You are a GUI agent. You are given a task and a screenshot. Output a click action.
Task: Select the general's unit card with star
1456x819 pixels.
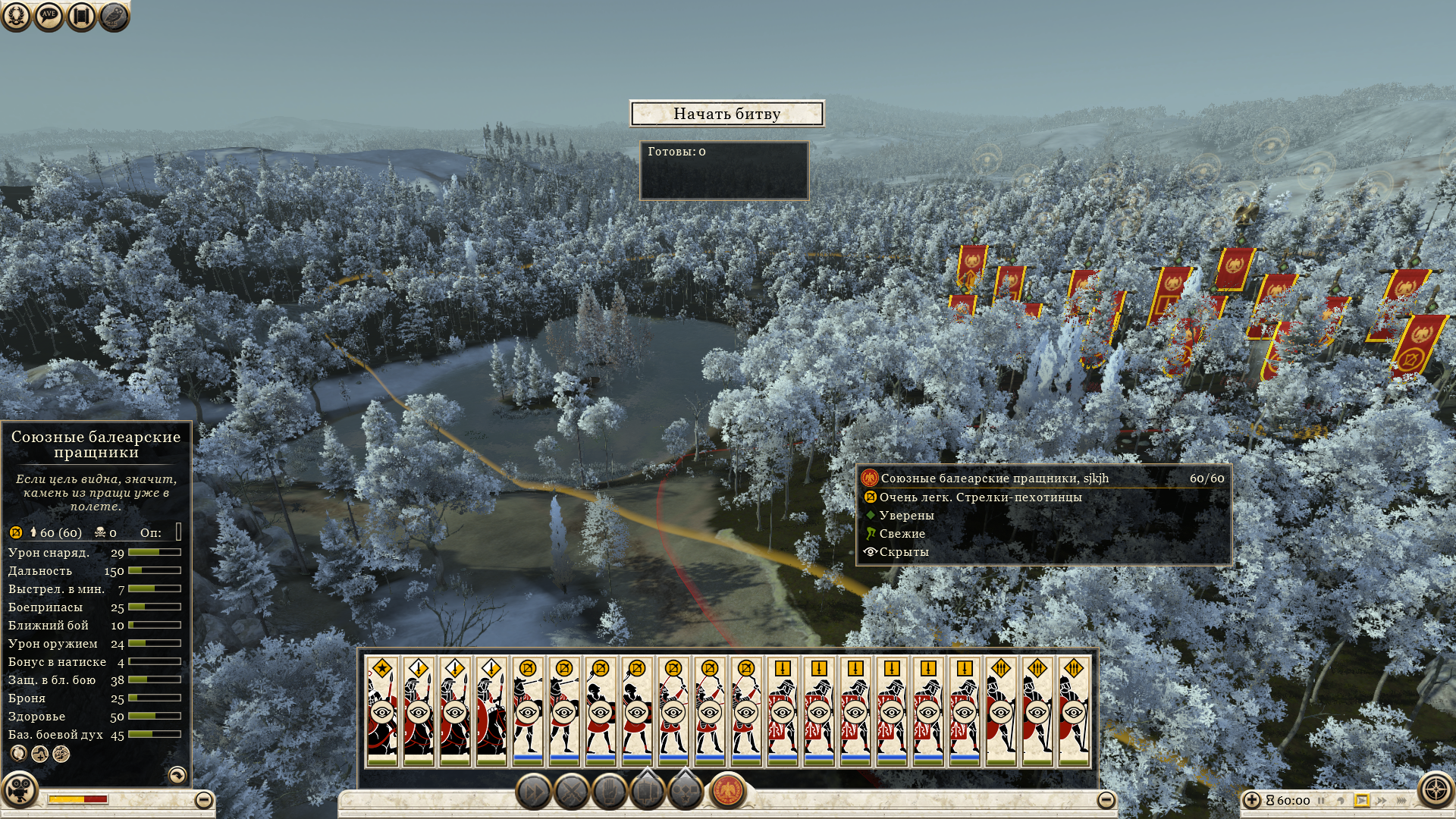click(382, 711)
